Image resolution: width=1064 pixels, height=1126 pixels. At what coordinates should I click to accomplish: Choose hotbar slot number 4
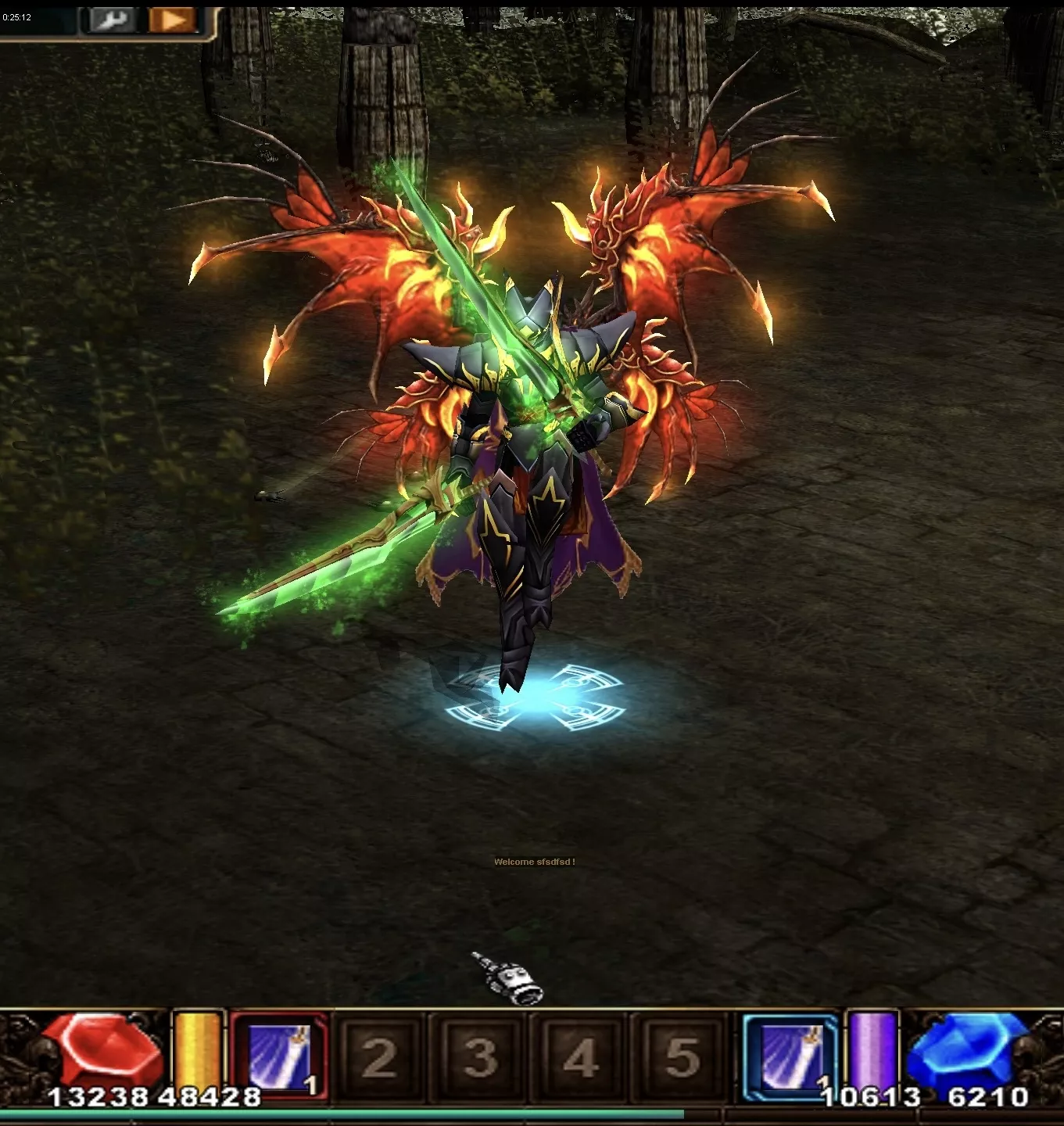click(581, 1057)
